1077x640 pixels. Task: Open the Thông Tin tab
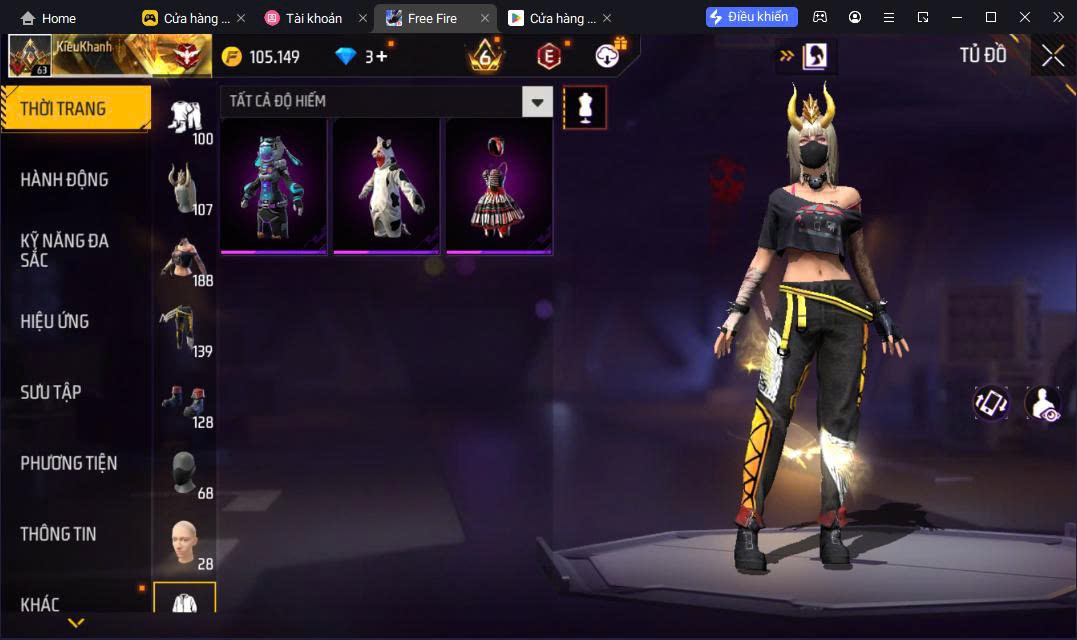tap(59, 534)
